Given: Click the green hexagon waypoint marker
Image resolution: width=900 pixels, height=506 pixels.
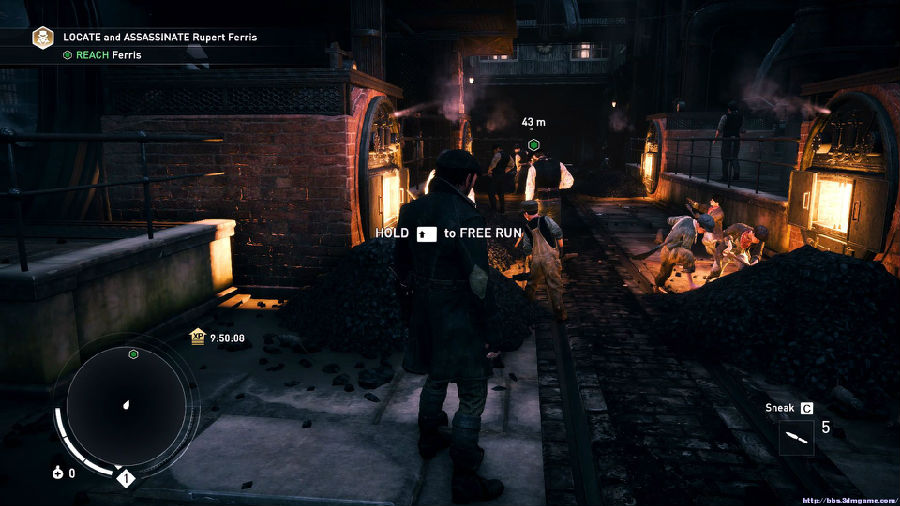Looking at the screenshot, I should tap(534, 145).
